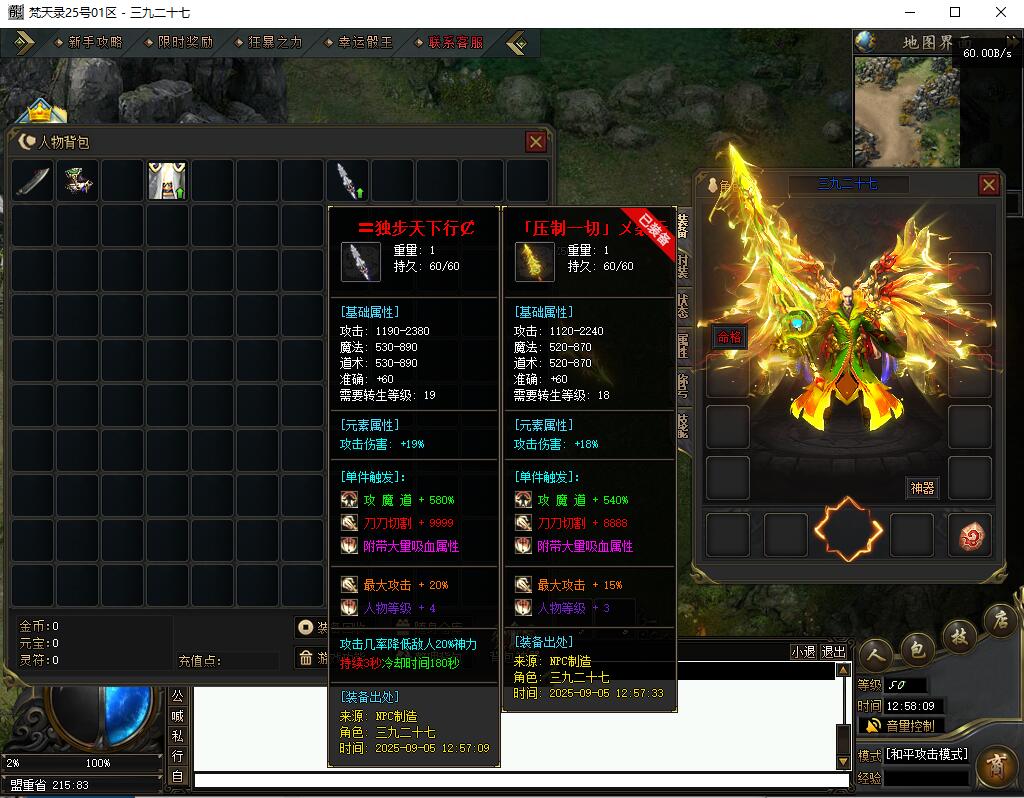The width and height of the screenshot is (1024, 798).
Task: Maximize the game window
Action: point(955,12)
